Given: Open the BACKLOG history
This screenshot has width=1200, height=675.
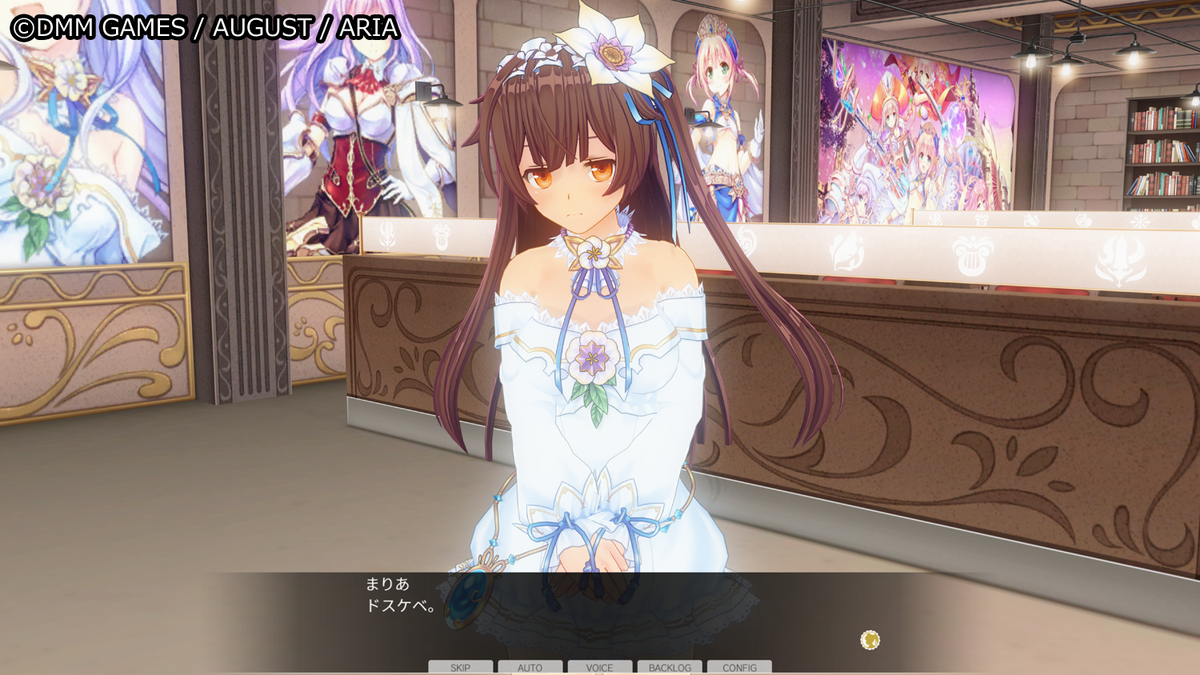Looking at the screenshot, I should click(x=669, y=667).
